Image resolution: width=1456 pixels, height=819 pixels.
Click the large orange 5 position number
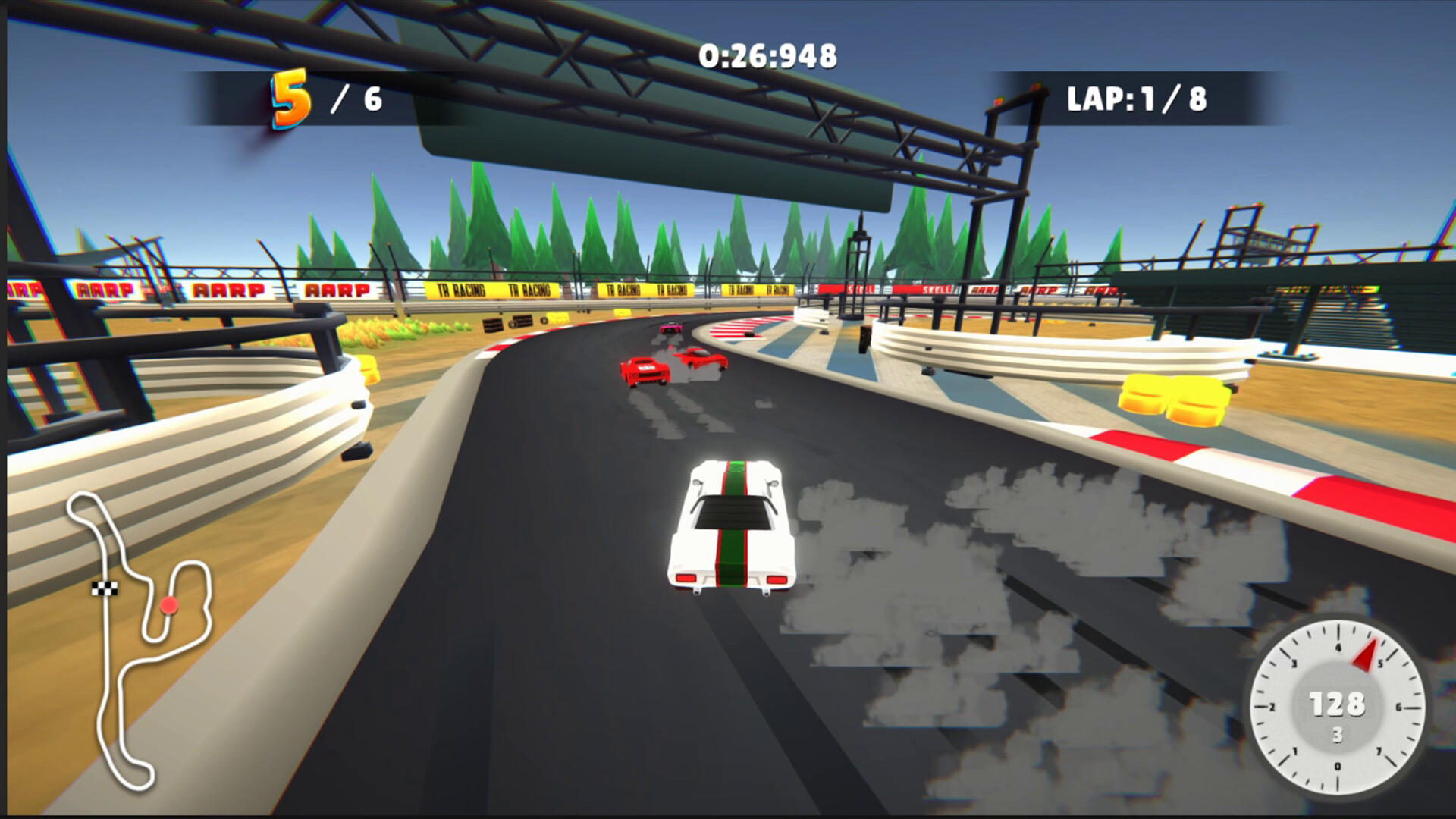290,98
